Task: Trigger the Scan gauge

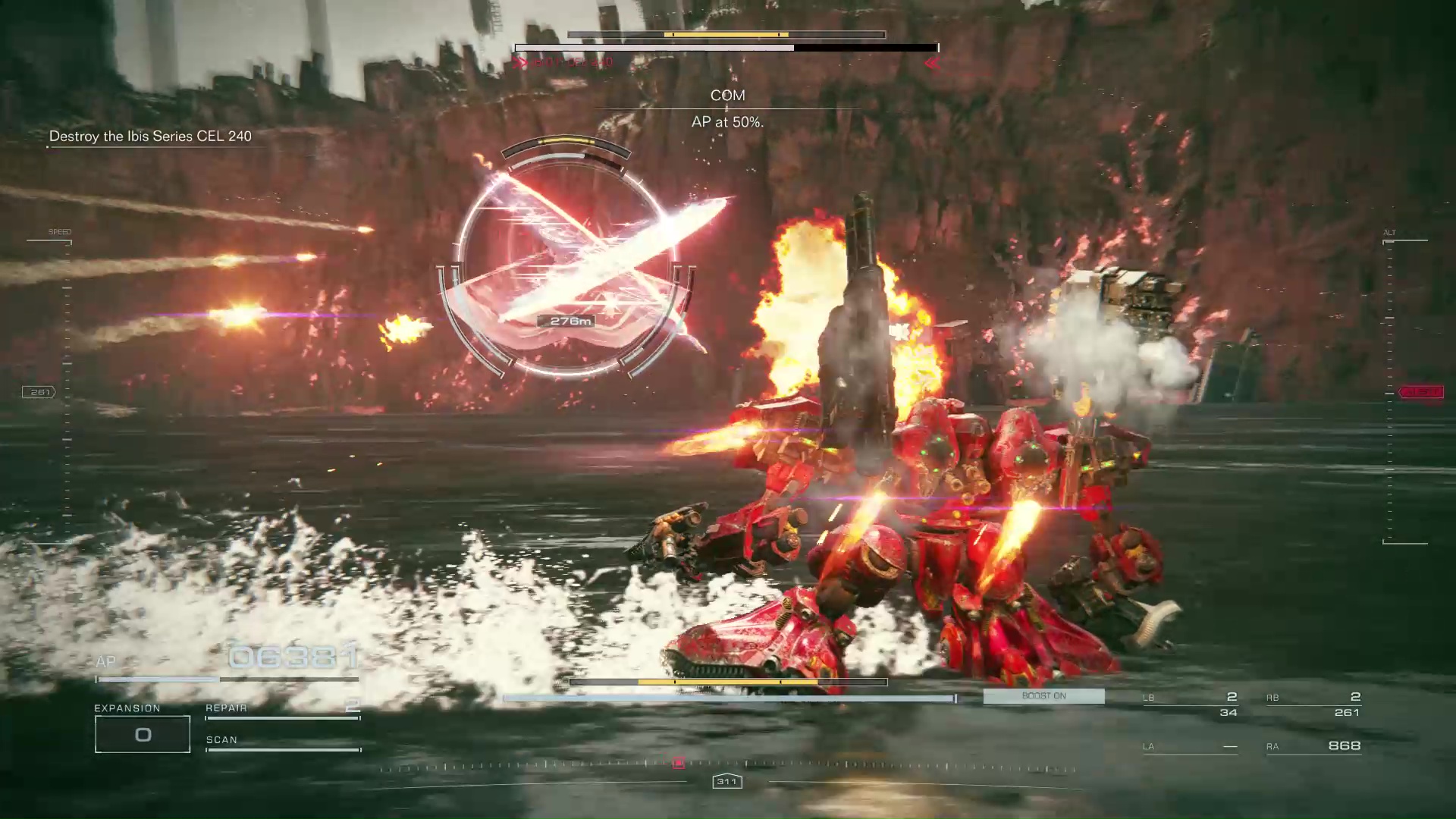Action: 282,745
